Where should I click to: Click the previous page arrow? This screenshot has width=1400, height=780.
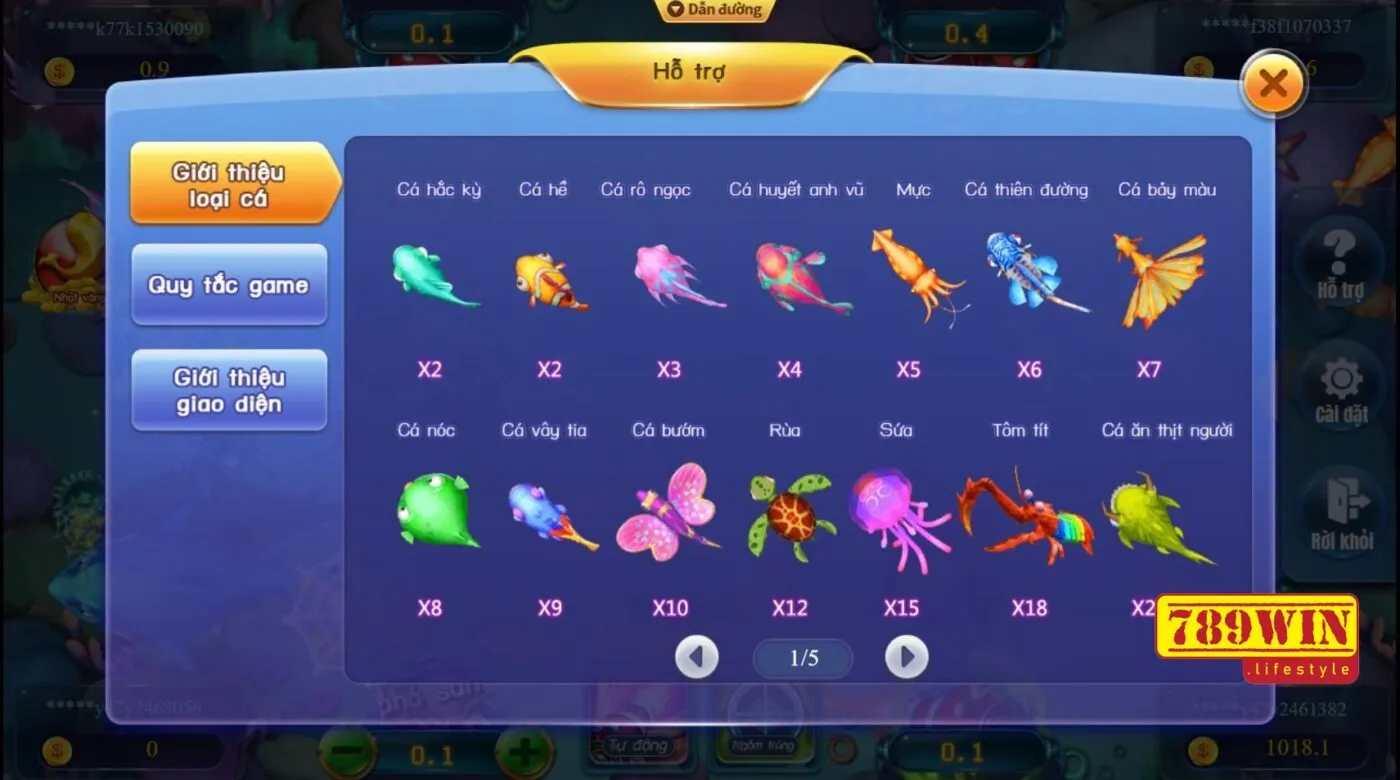click(x=697, y=657)
